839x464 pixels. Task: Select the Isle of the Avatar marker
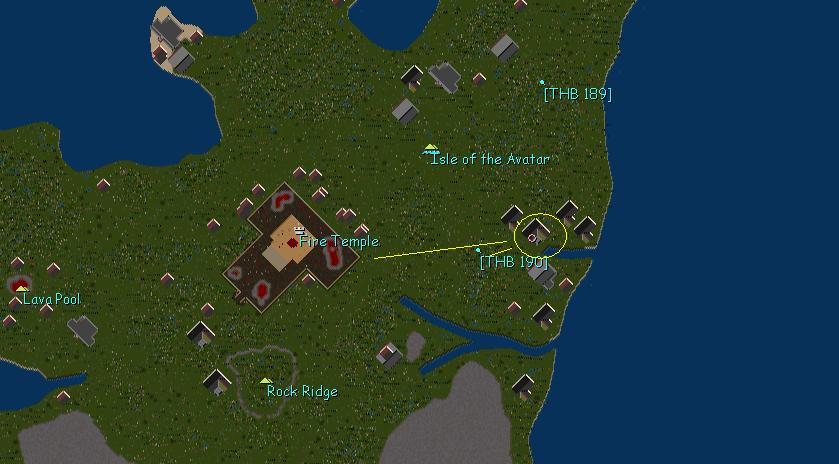(431, 149)
